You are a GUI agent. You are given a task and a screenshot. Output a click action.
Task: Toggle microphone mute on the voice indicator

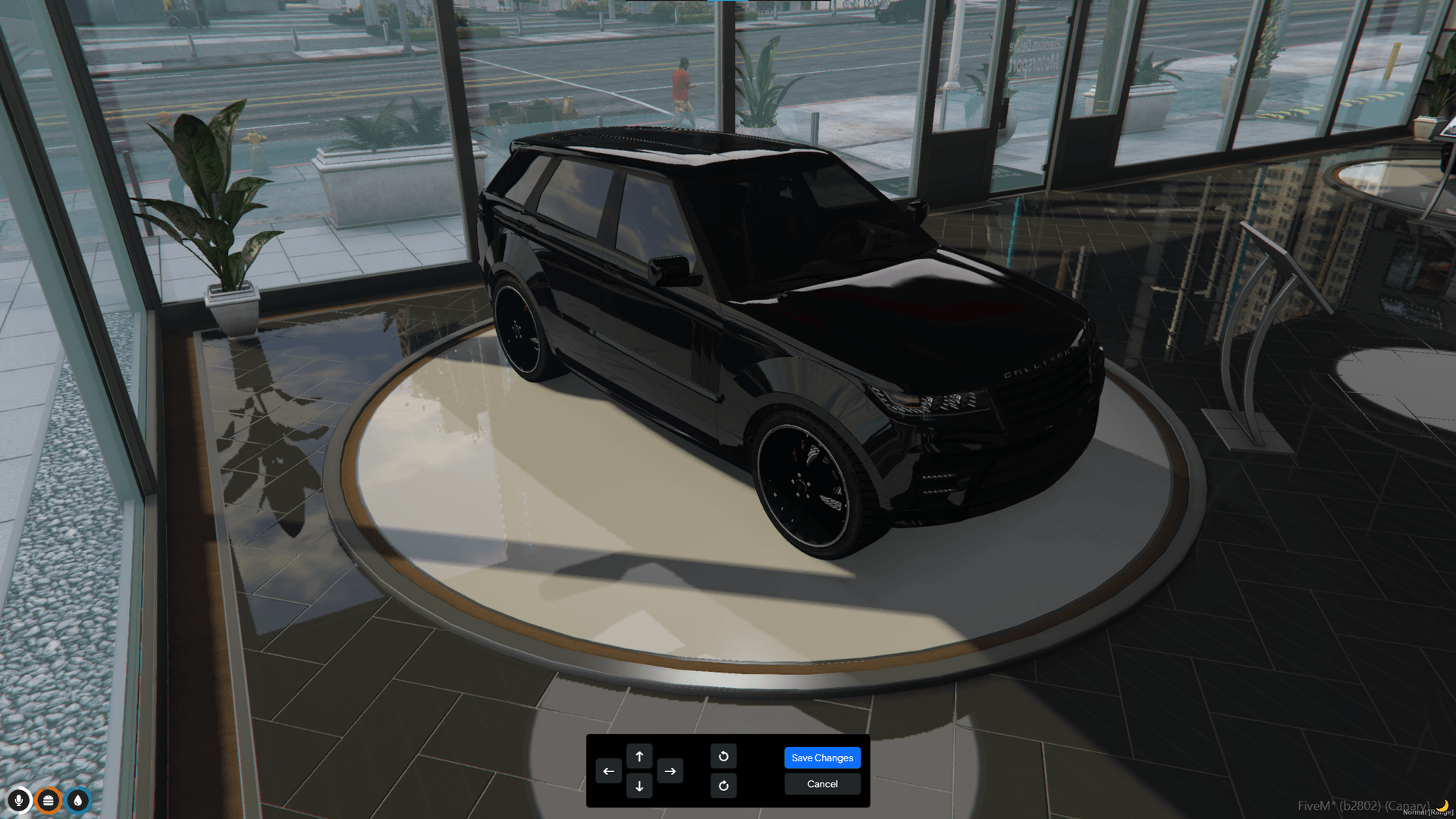point(19,800)
